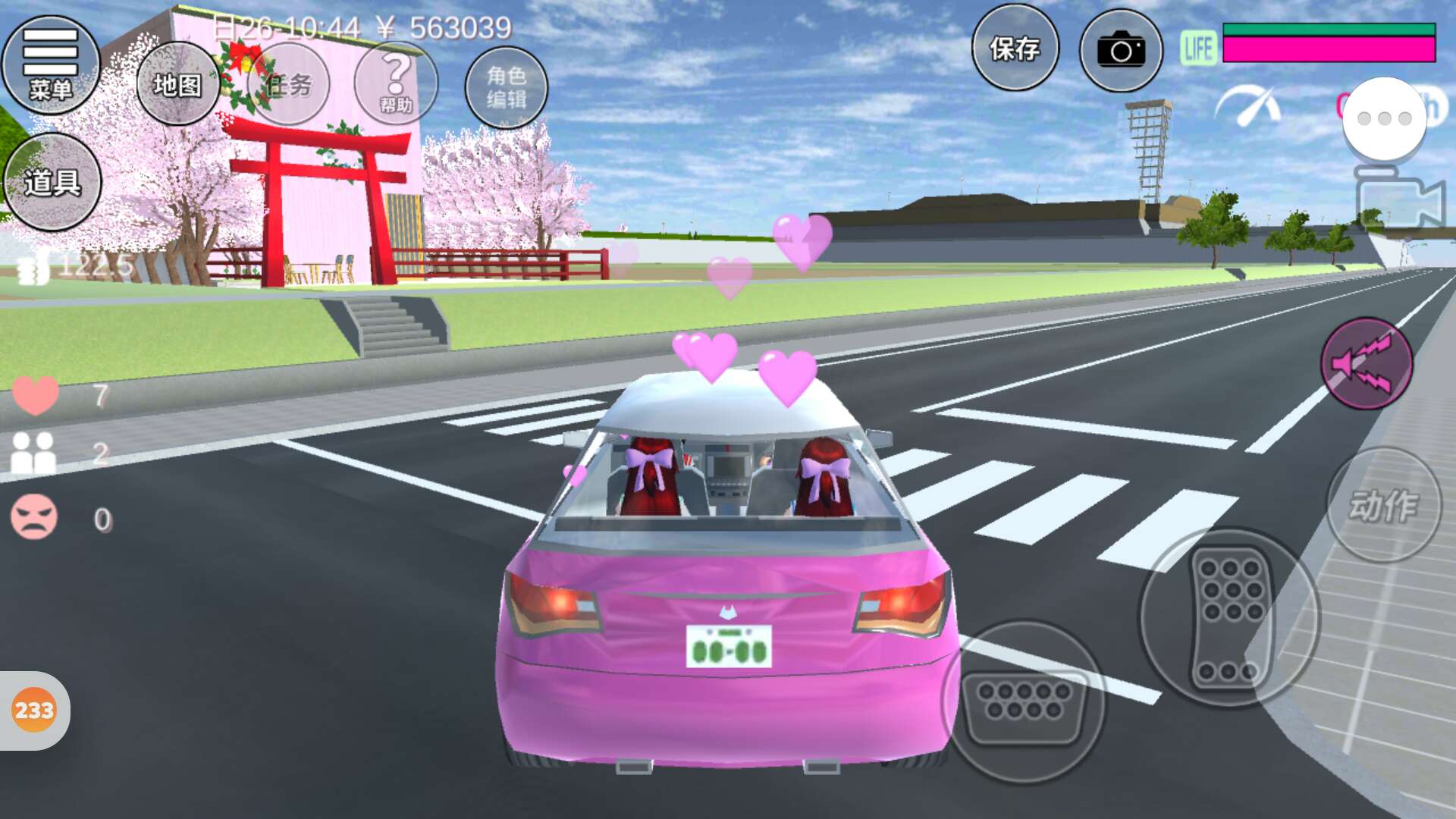Viewport: 1456px width, 819px height.
Task: Open 角色编辑 character editor
Action: (506, 87)
